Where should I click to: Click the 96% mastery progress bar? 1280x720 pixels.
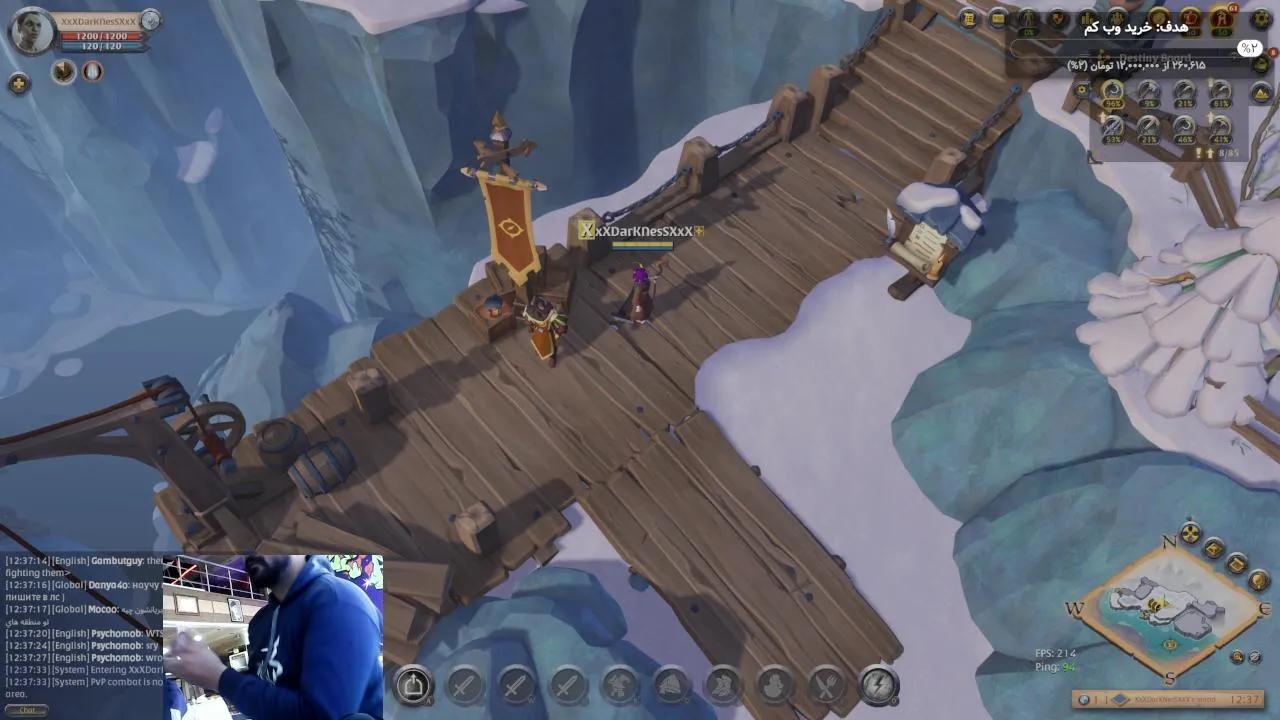coord(1113,103)
